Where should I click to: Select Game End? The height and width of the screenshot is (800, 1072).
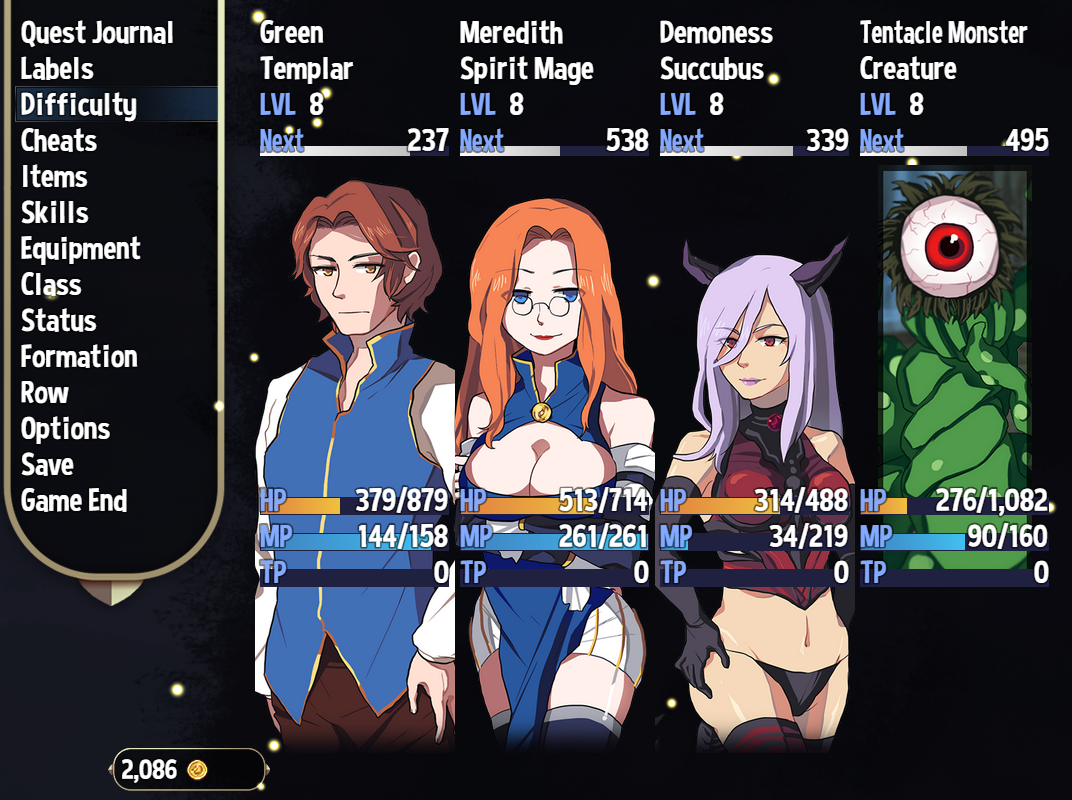[74, 501]
